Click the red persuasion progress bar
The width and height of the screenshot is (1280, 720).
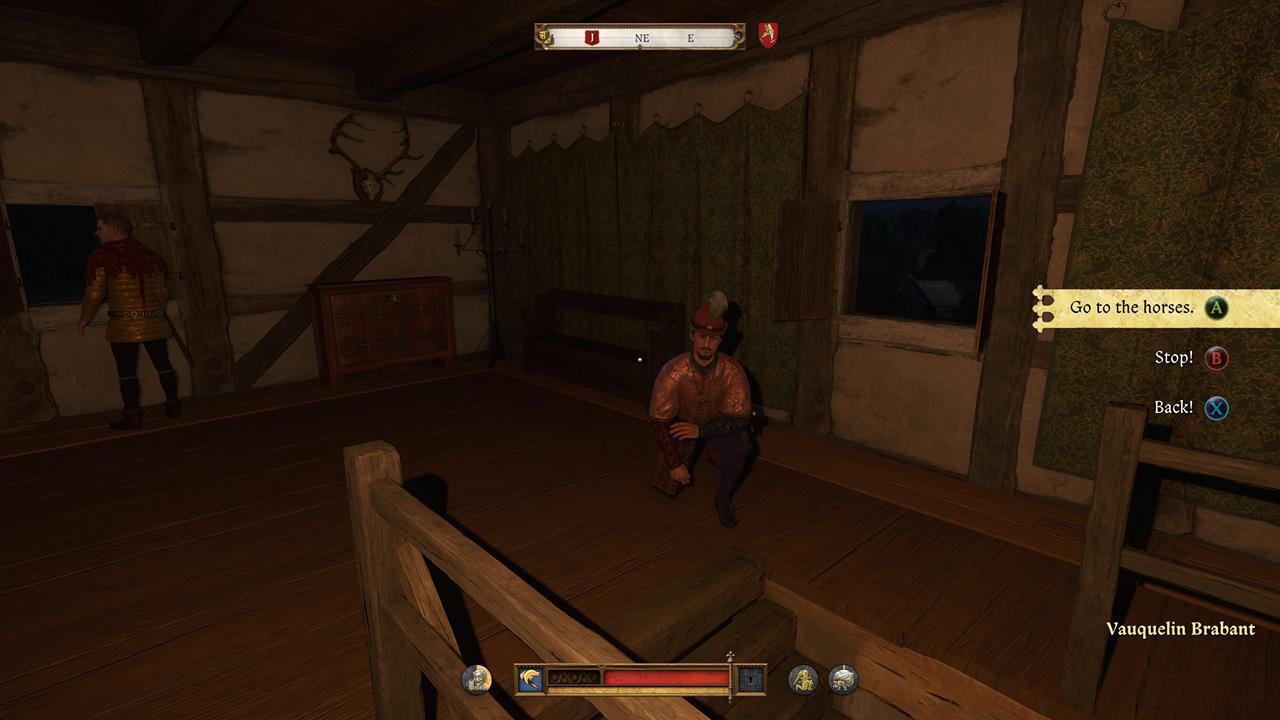click(663, 677)
